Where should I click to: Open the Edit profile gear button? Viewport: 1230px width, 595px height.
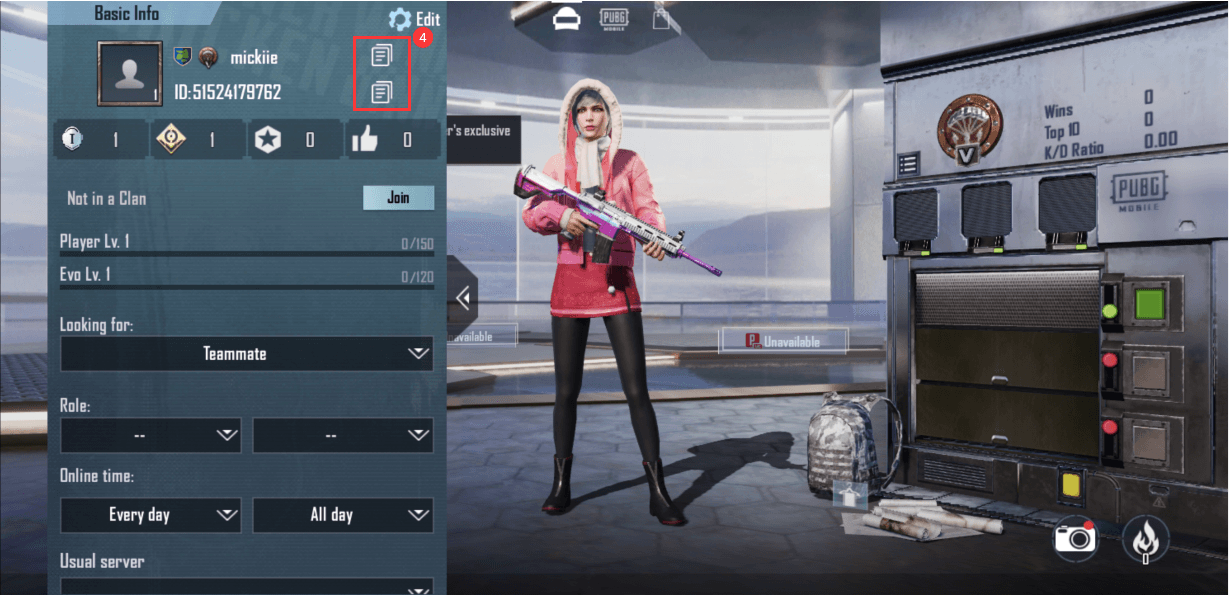point(413,19)
